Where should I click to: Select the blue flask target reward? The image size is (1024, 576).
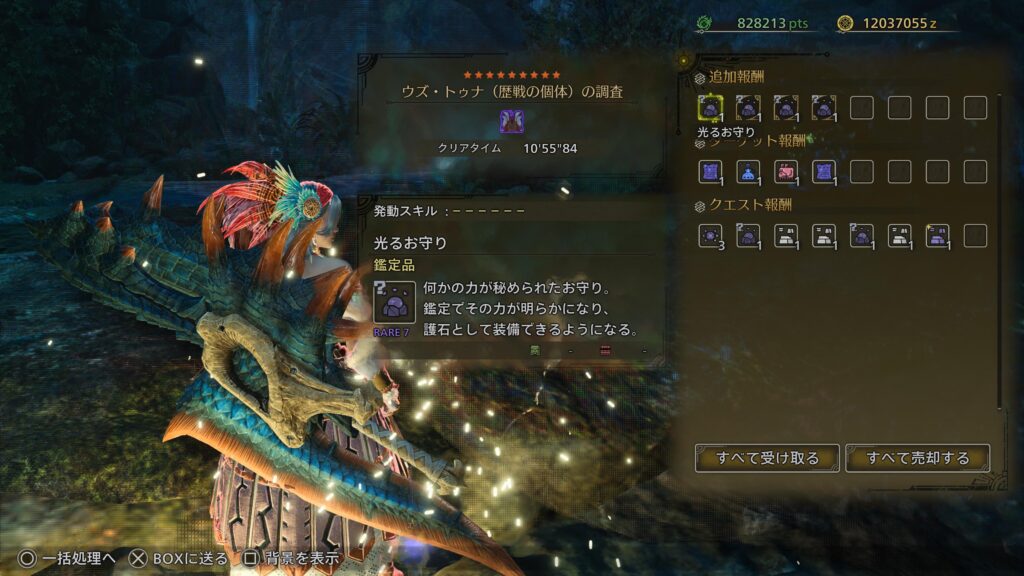(748, 172)
